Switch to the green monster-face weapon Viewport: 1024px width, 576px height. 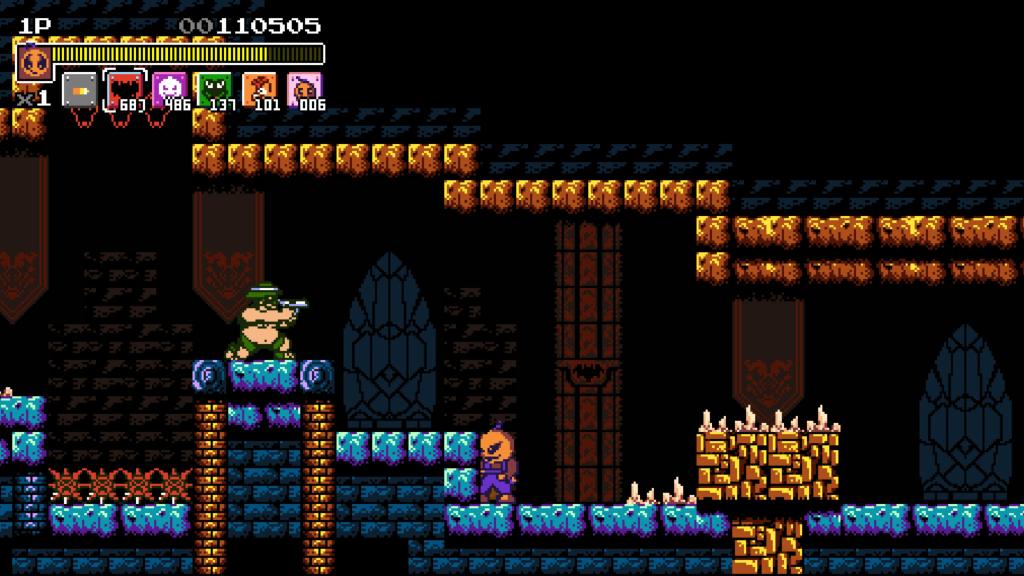pos(212,89)
